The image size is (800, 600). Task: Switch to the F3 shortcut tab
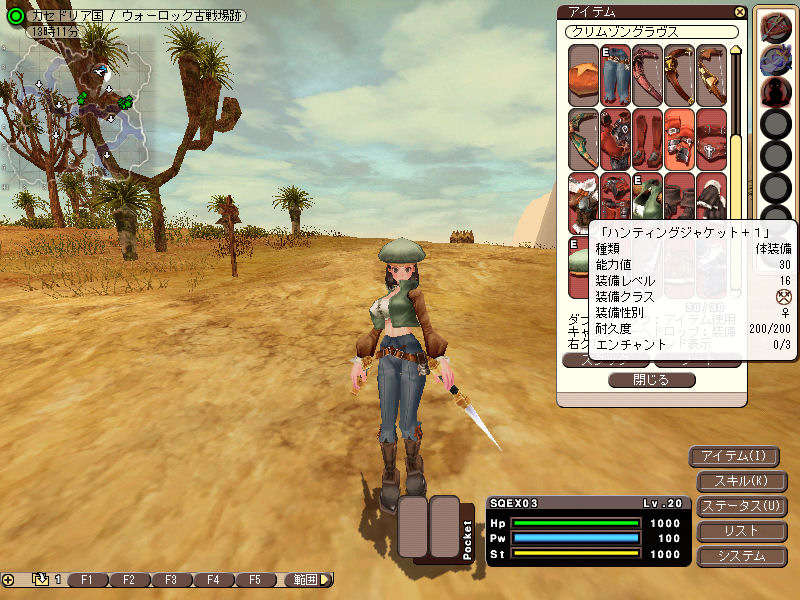pos(171,580)
